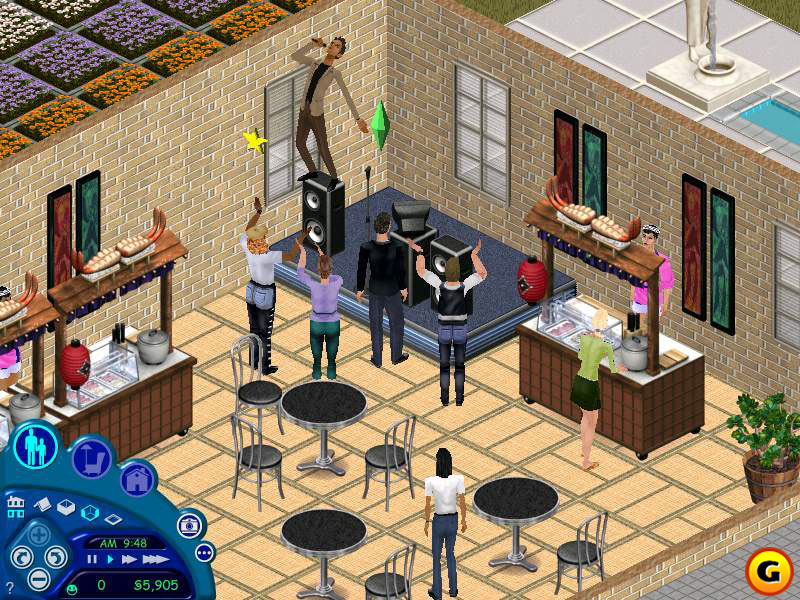Rotate the view counterclockwise
Image resolution: width=800 pixels, height=600 pixels.
tap(20, 557)
